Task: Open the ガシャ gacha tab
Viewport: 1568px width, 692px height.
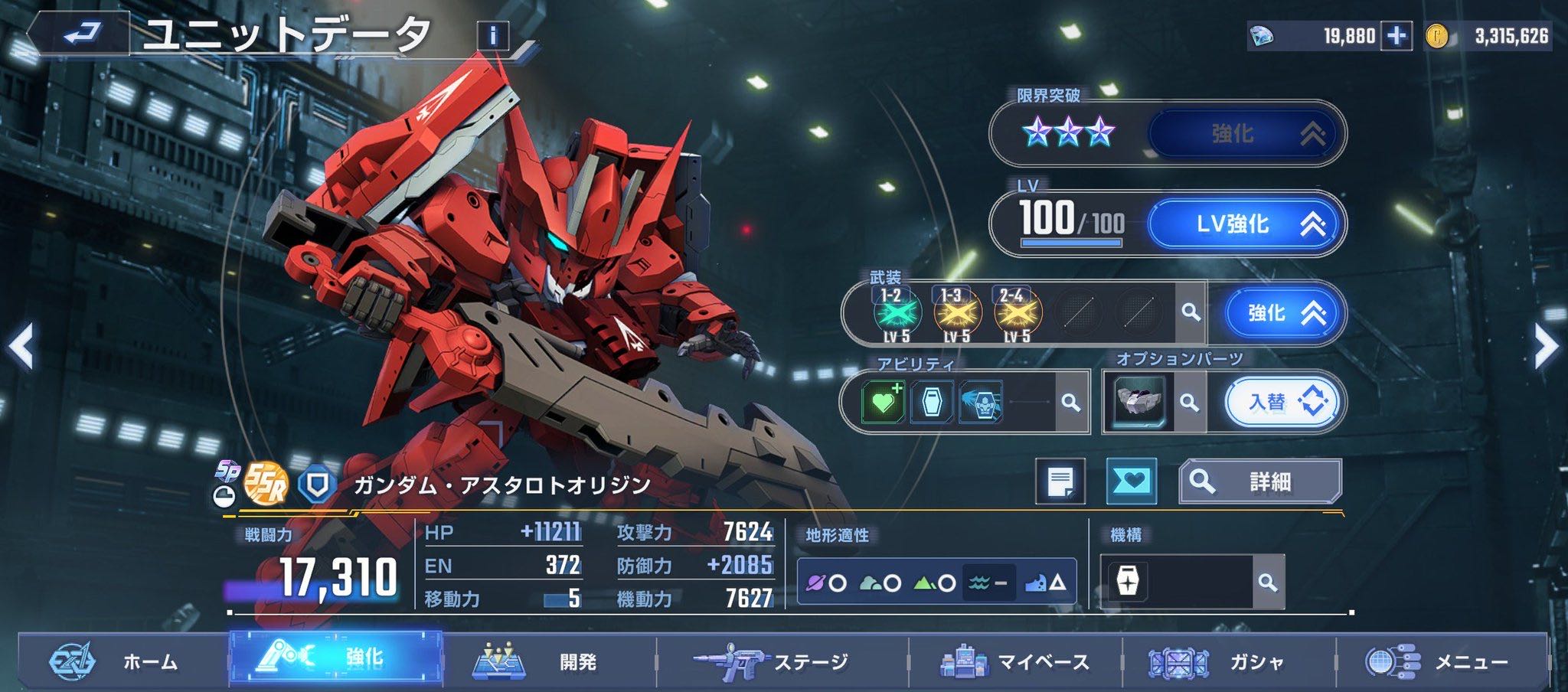Action: click(x=1228, y=661)
